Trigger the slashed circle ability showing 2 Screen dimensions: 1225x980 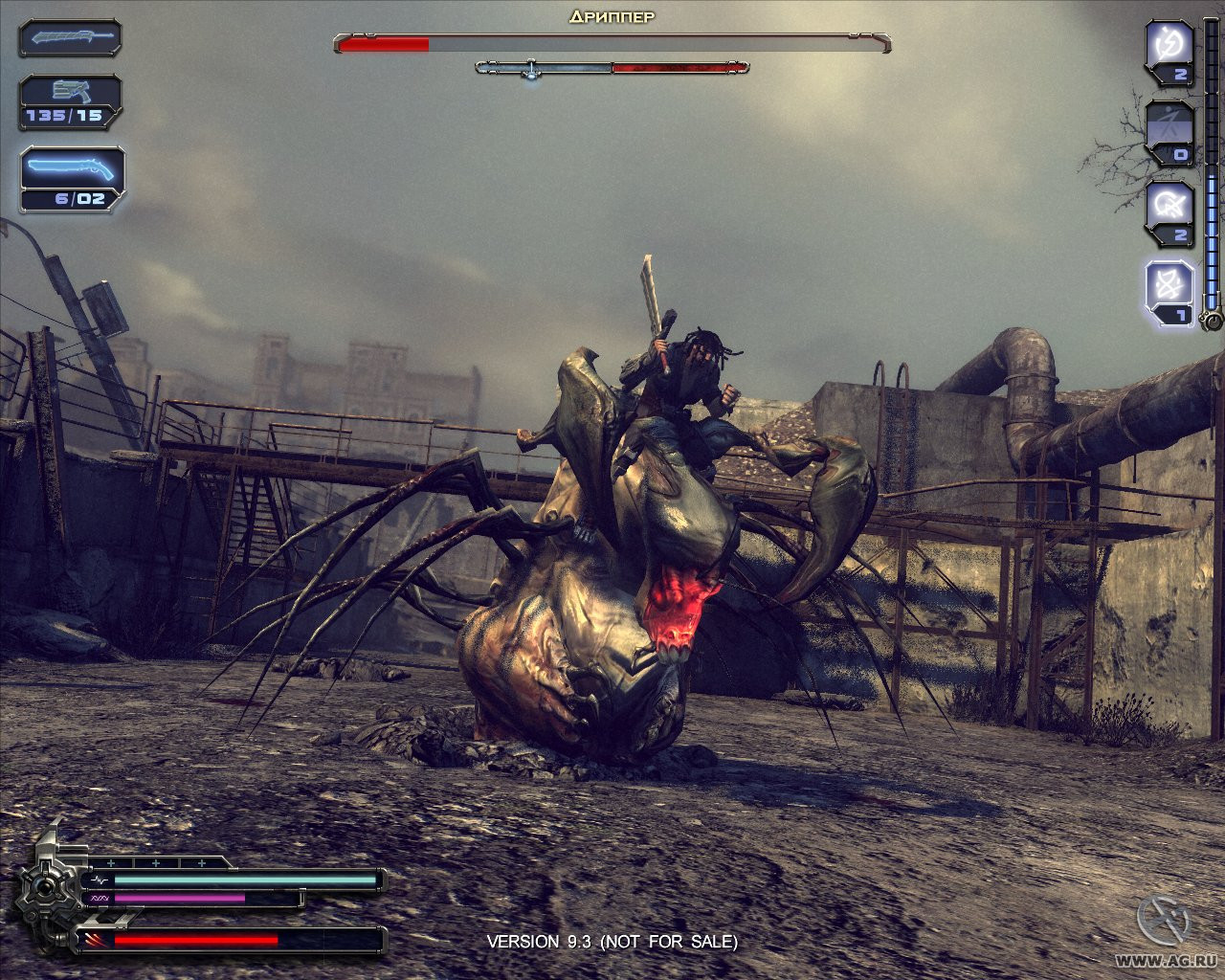[1170, 204]
